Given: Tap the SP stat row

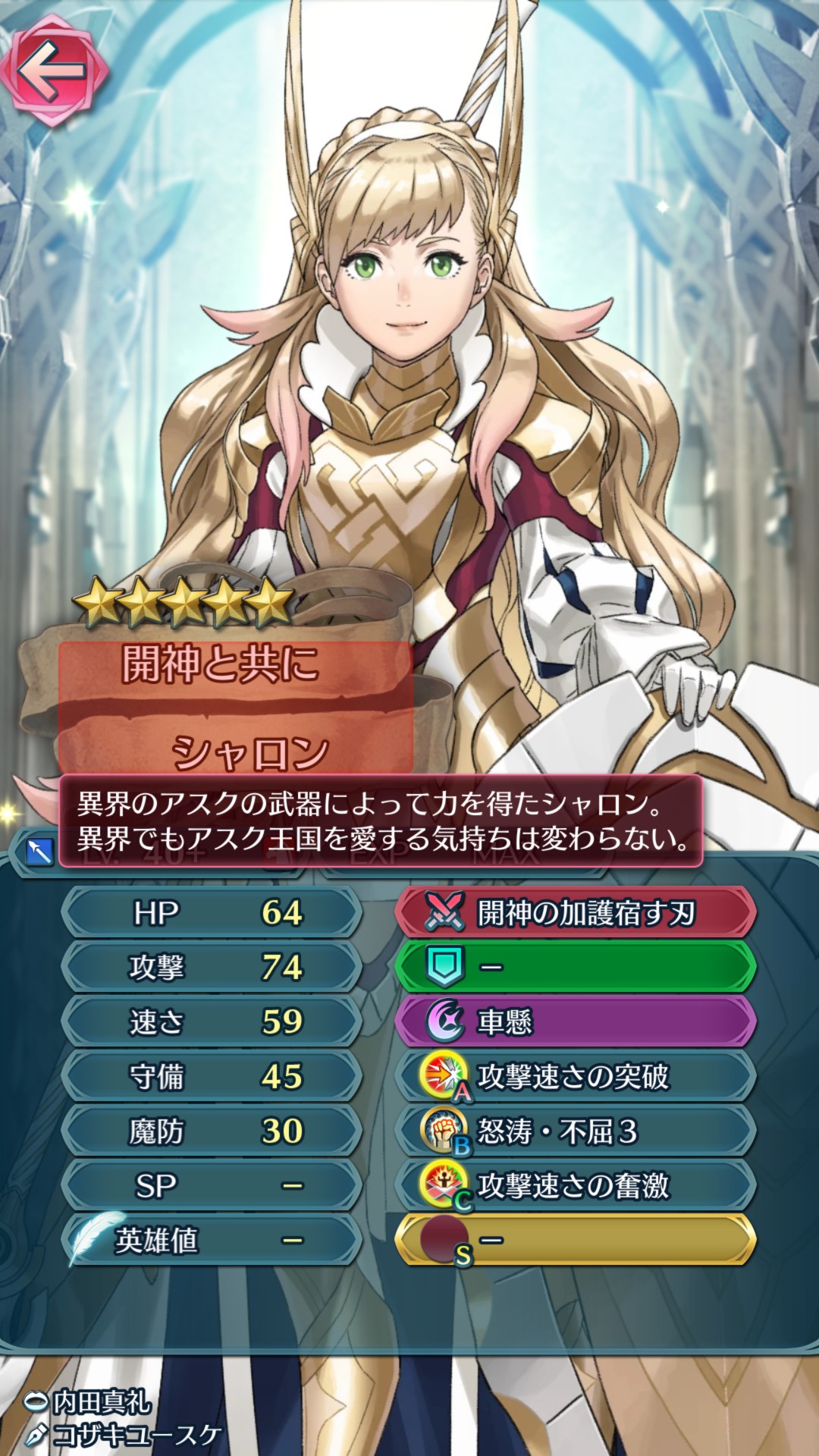Looking at the screenshot, I should 211,1186.
